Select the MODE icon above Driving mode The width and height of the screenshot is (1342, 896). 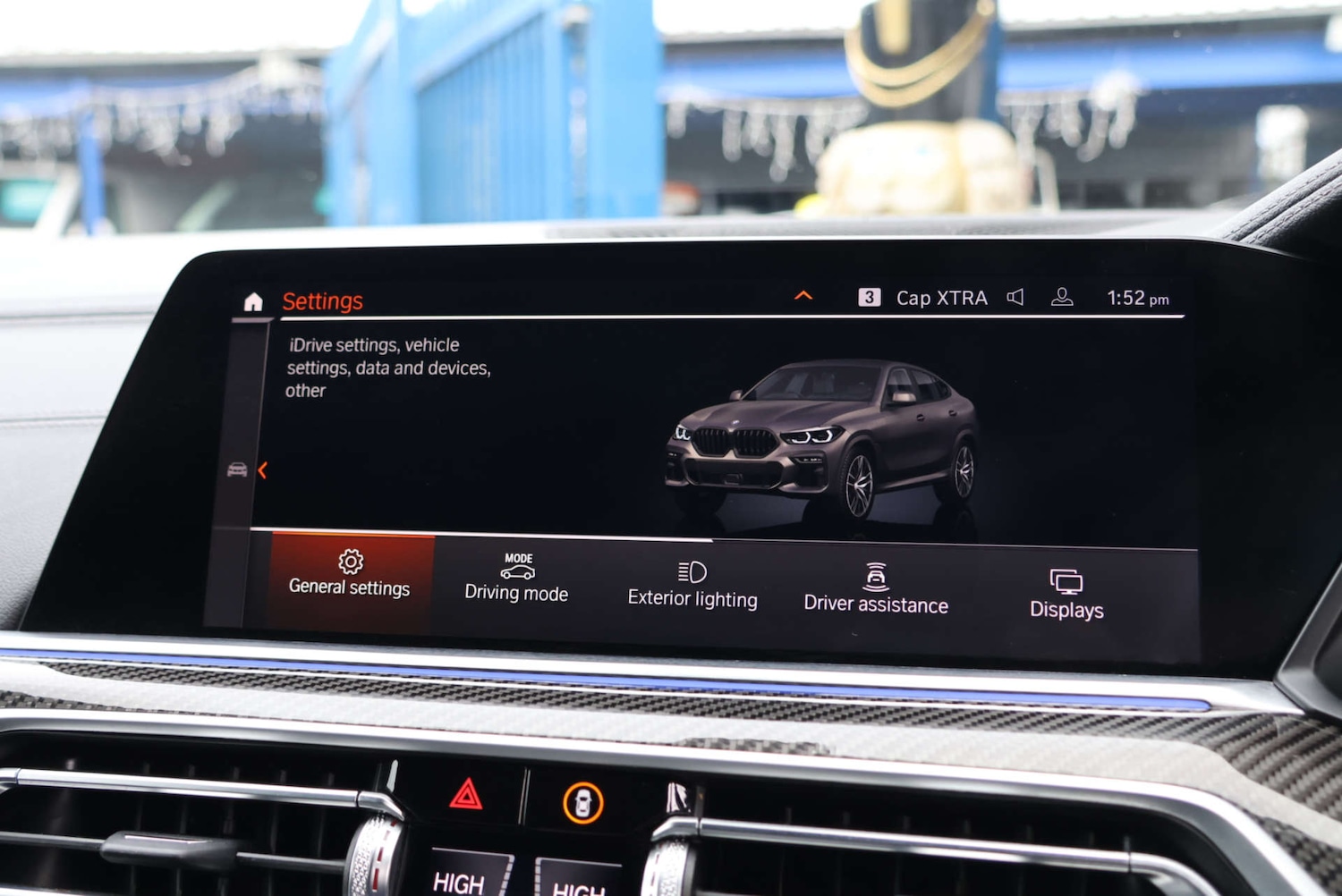click(x=517, y=567)
